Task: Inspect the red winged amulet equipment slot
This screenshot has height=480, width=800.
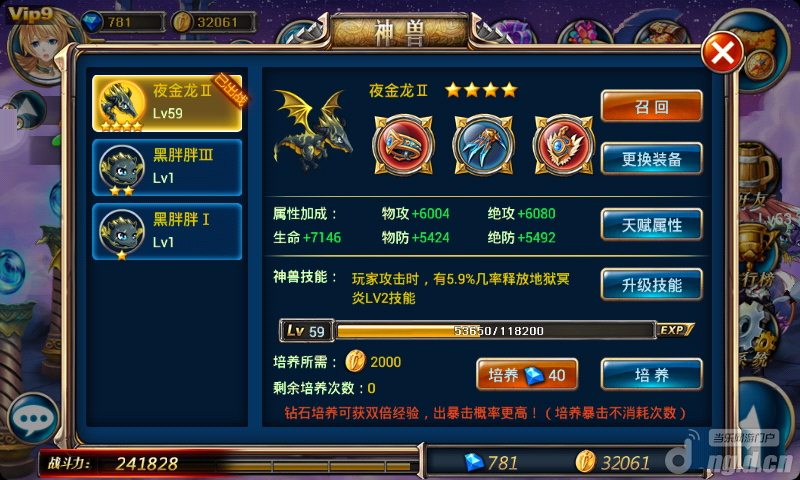Action: 557,142
